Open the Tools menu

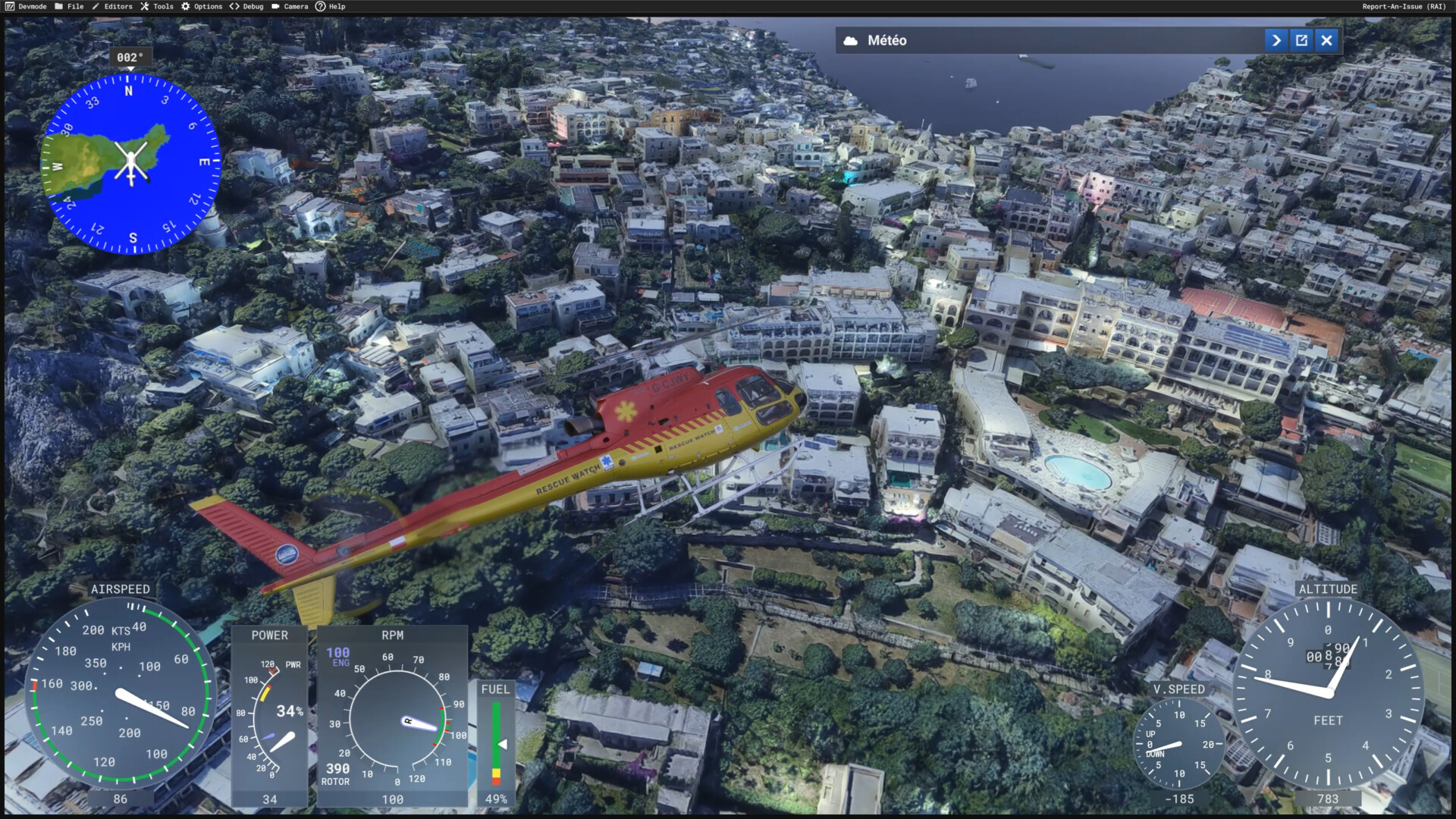[157, 6]
